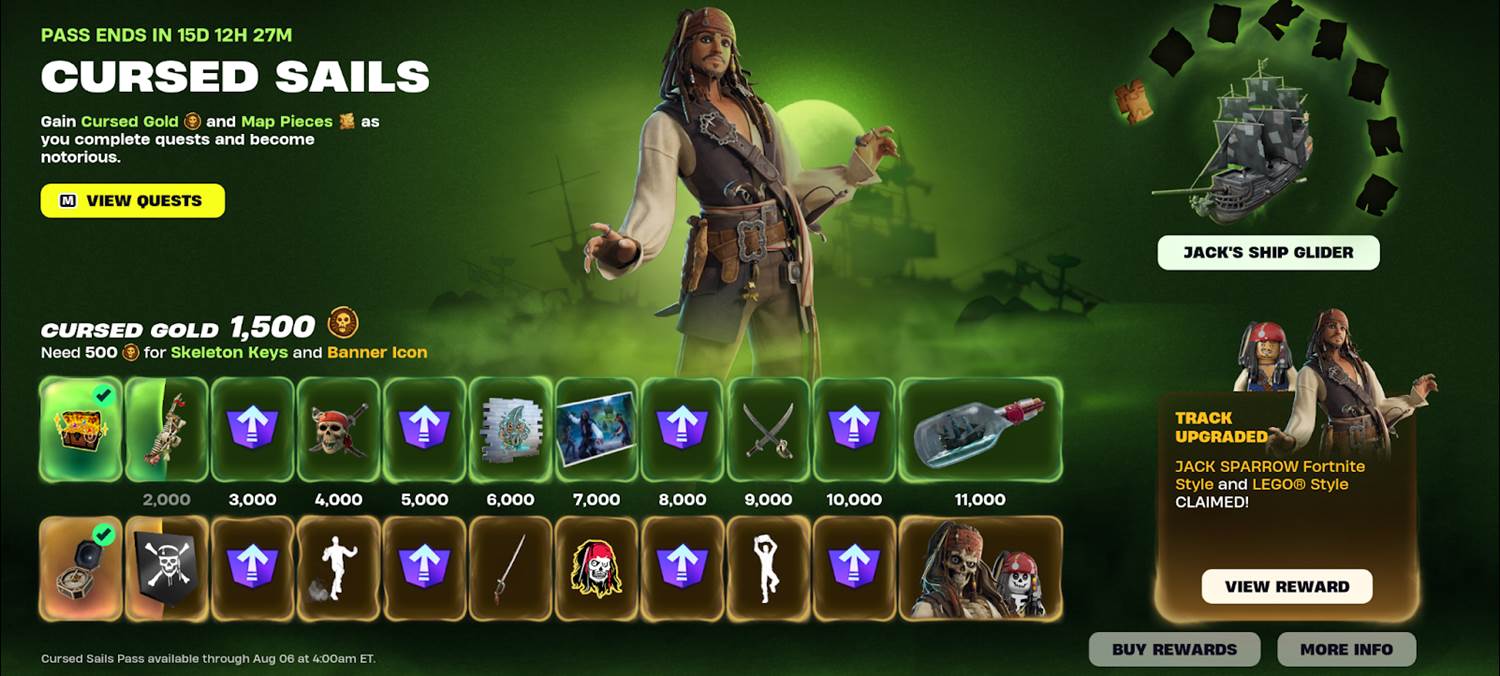The height and width of the screenshot is (676, 1500).
Task: Select the green kraken spray reward
Action: pyautogui.click(x=511, y=429)
